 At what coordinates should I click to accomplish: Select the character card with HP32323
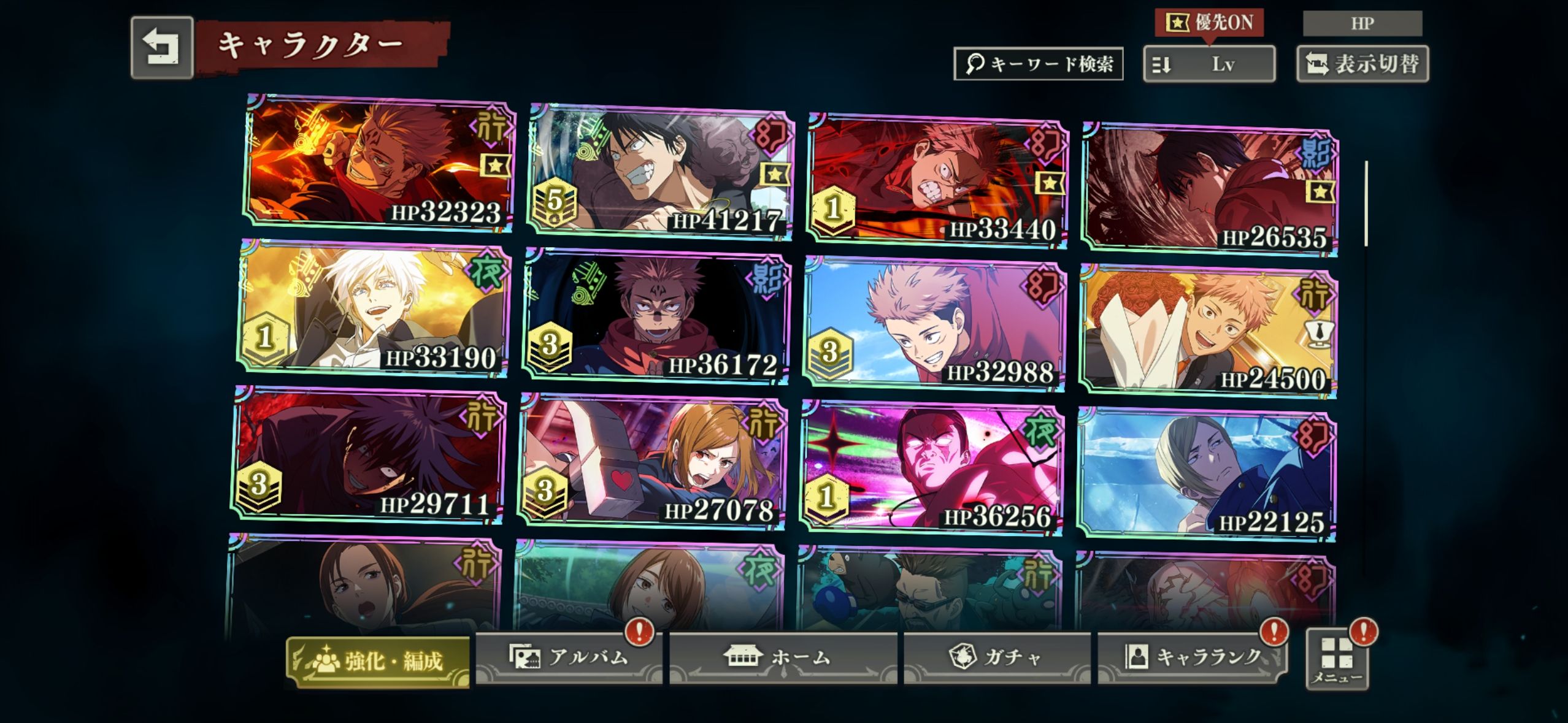tap(379, 163)
